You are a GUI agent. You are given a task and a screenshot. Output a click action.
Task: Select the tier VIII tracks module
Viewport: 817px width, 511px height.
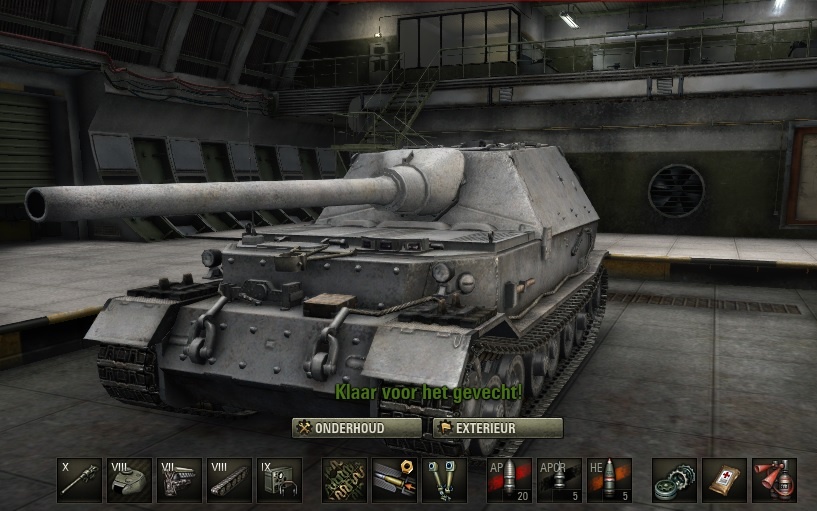(229, 480)
